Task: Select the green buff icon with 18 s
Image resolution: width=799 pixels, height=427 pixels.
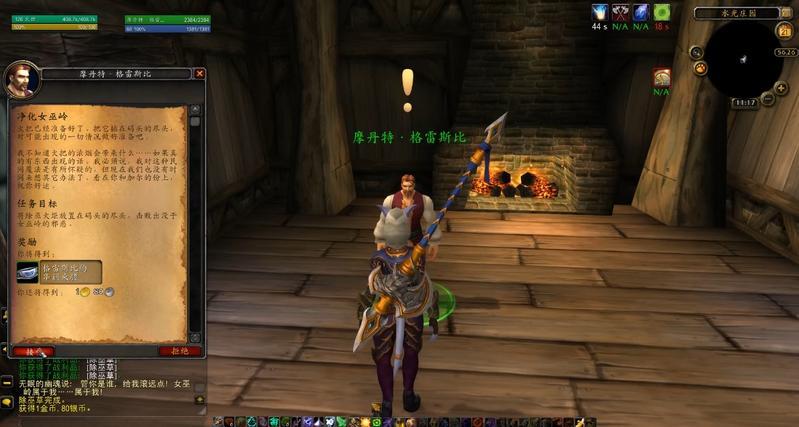Action: coord(662,12)
